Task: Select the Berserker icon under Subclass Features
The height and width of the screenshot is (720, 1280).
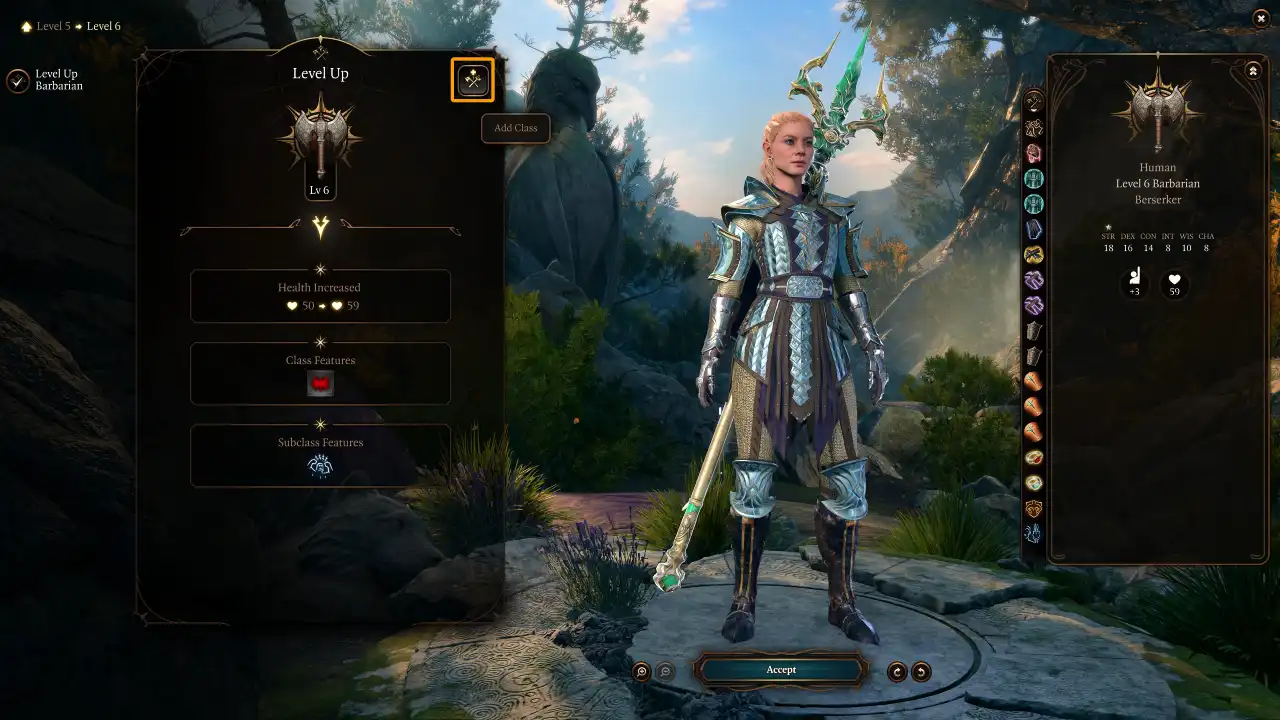Action: pyautogui.click(x=320, y=463)
